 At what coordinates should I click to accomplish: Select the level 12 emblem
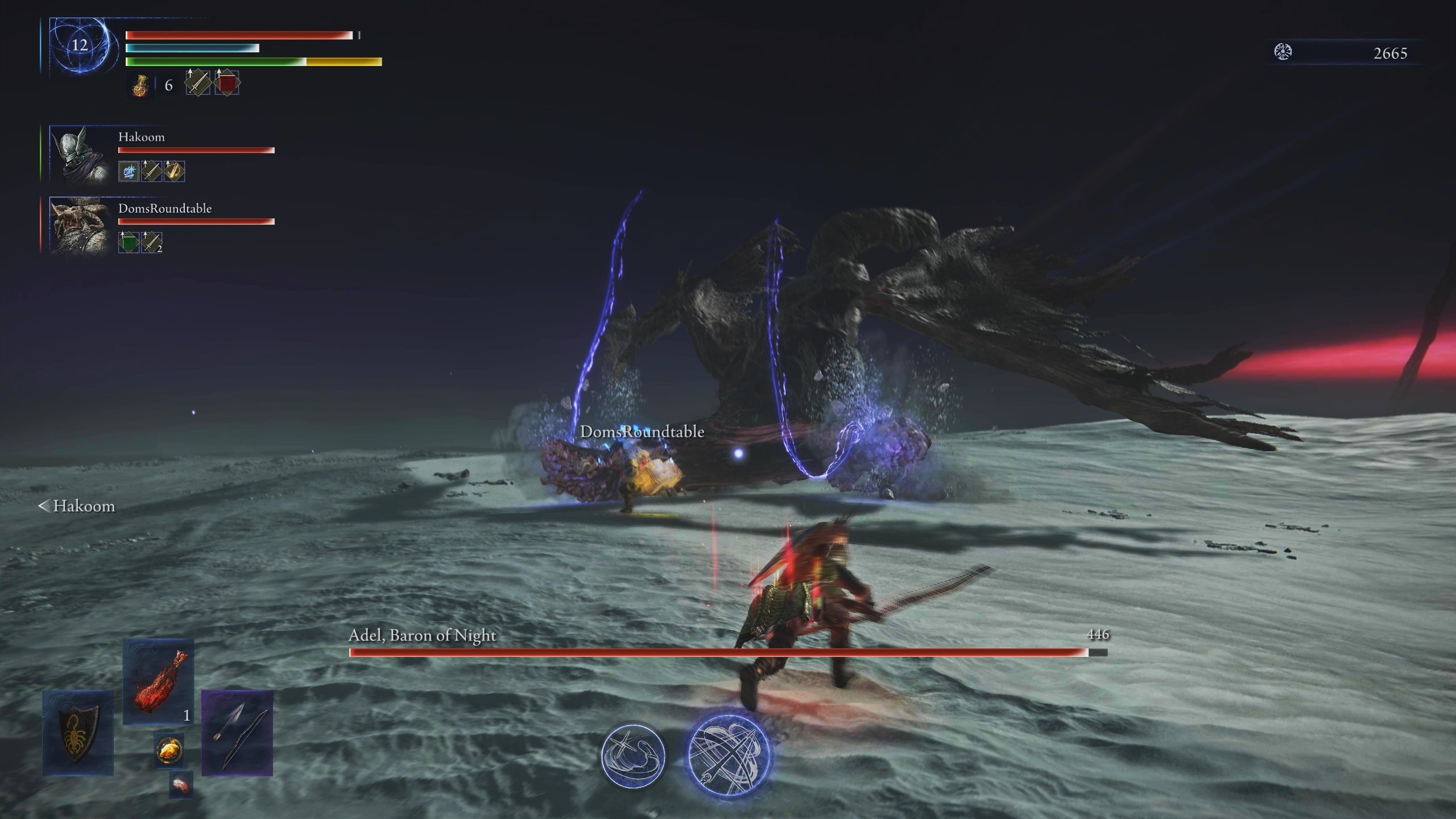(79, 45)
